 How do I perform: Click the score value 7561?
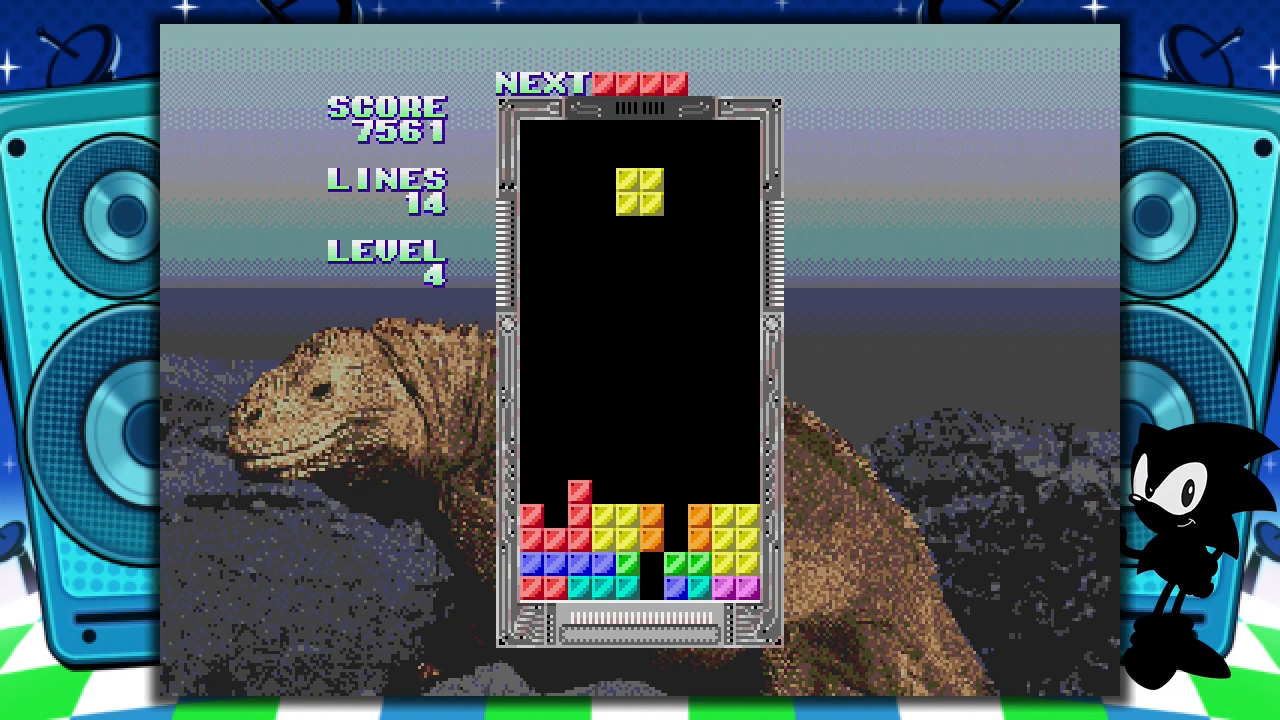pos(400,133)
